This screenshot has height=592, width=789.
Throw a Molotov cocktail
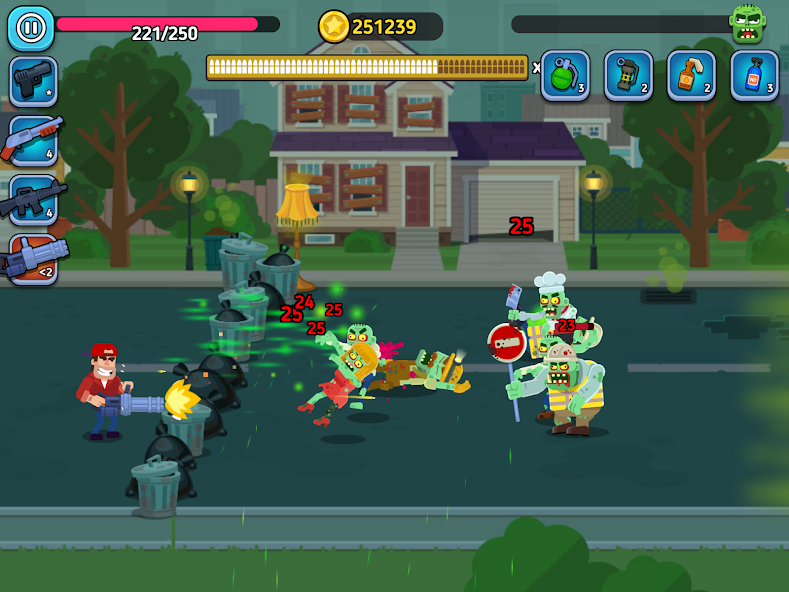691,76
